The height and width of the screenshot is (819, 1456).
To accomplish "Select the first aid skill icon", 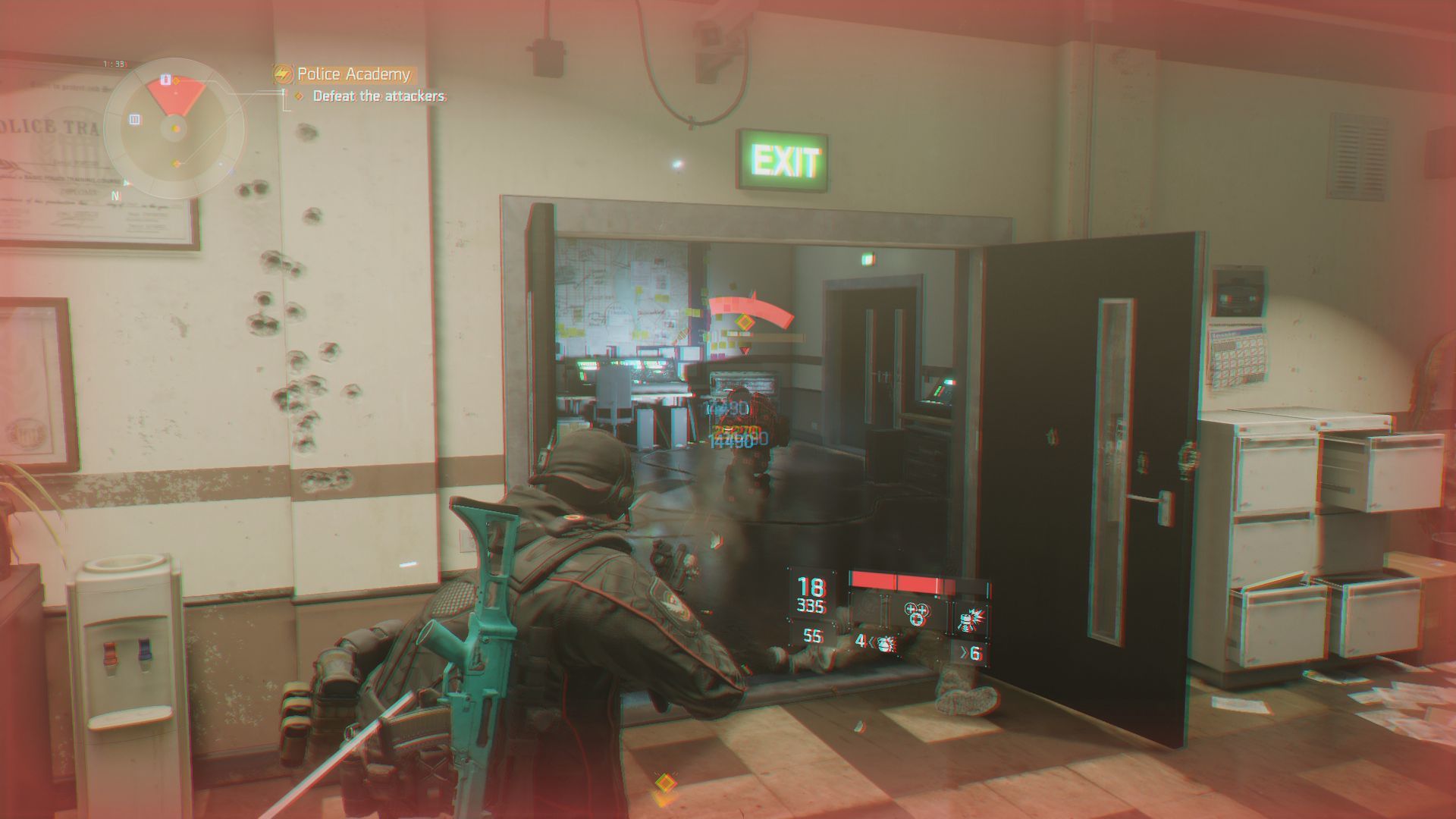I will [x=918, y=613].
